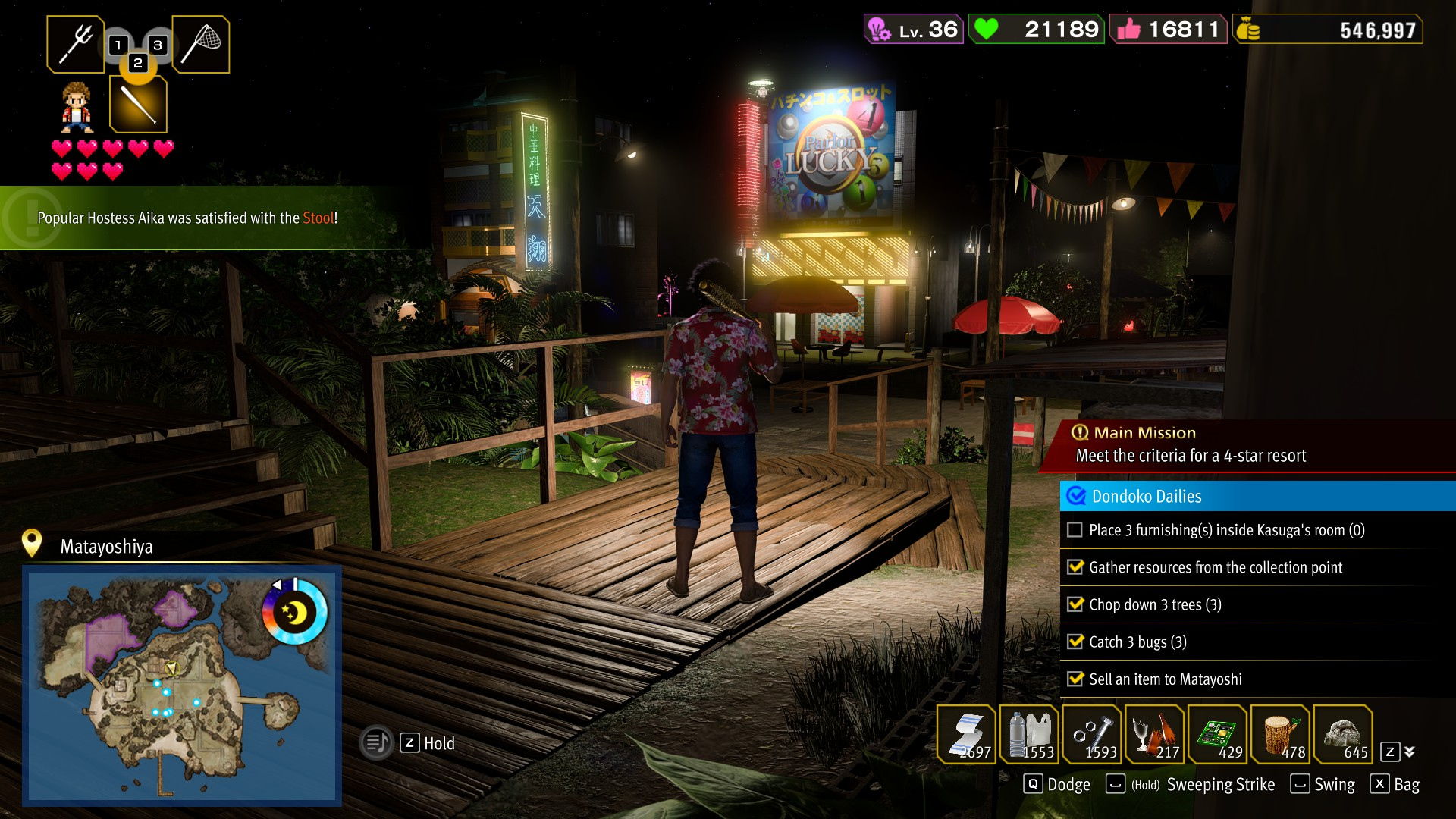Click the day-night moon clock

pyautogui.click(x=295, y=612)
